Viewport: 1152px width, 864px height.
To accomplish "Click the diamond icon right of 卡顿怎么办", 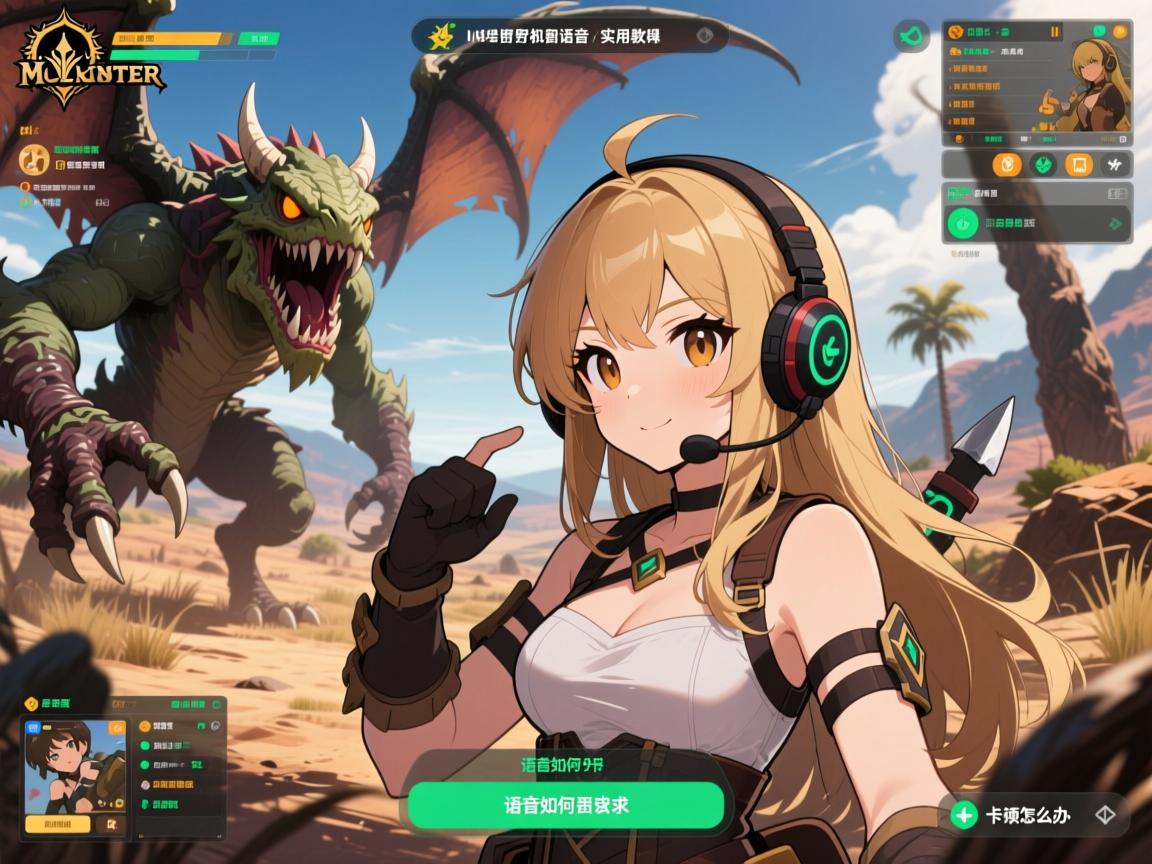I will pos(1105,815).
